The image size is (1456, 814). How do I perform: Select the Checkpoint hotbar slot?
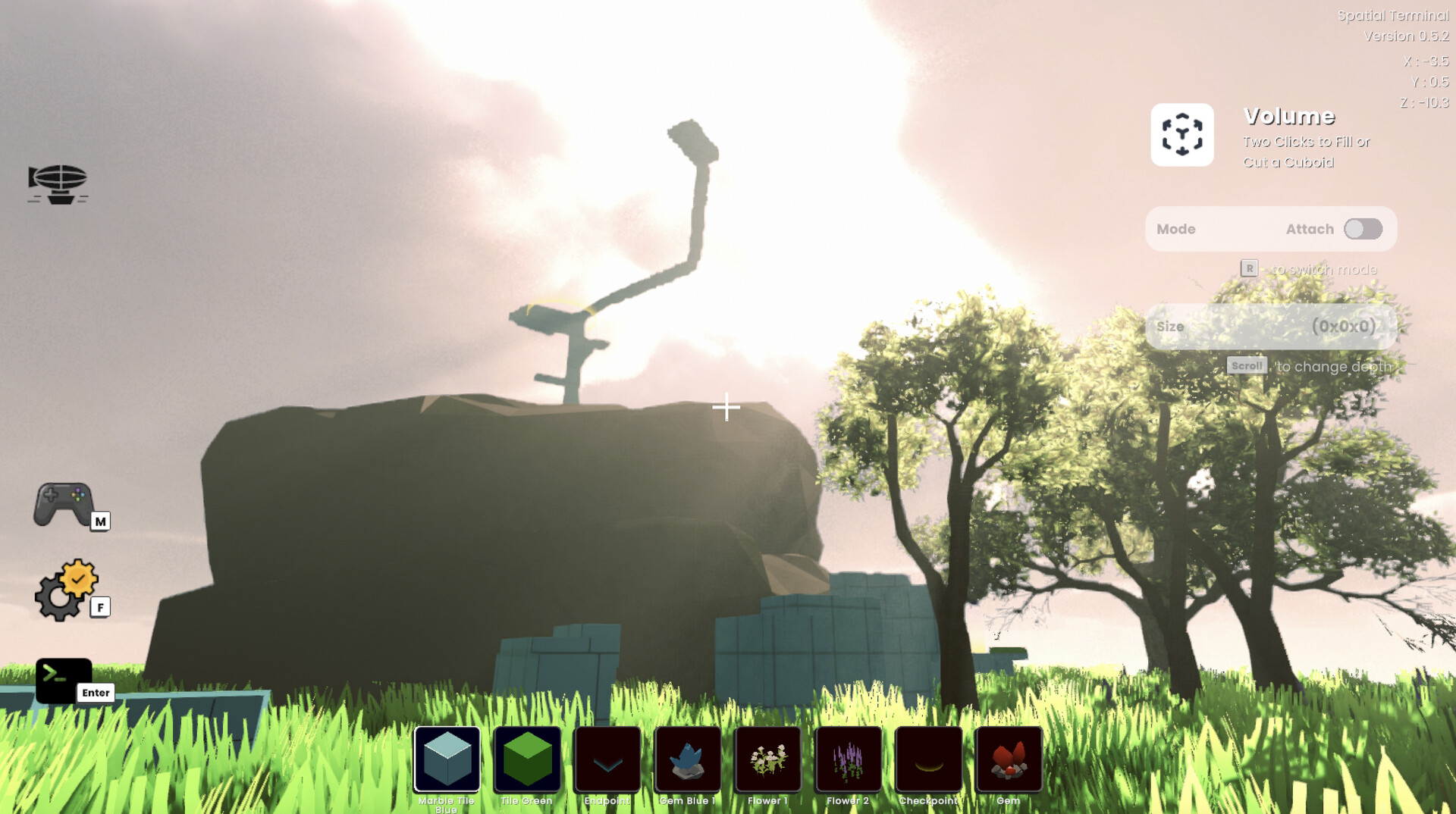click(928, 760)
